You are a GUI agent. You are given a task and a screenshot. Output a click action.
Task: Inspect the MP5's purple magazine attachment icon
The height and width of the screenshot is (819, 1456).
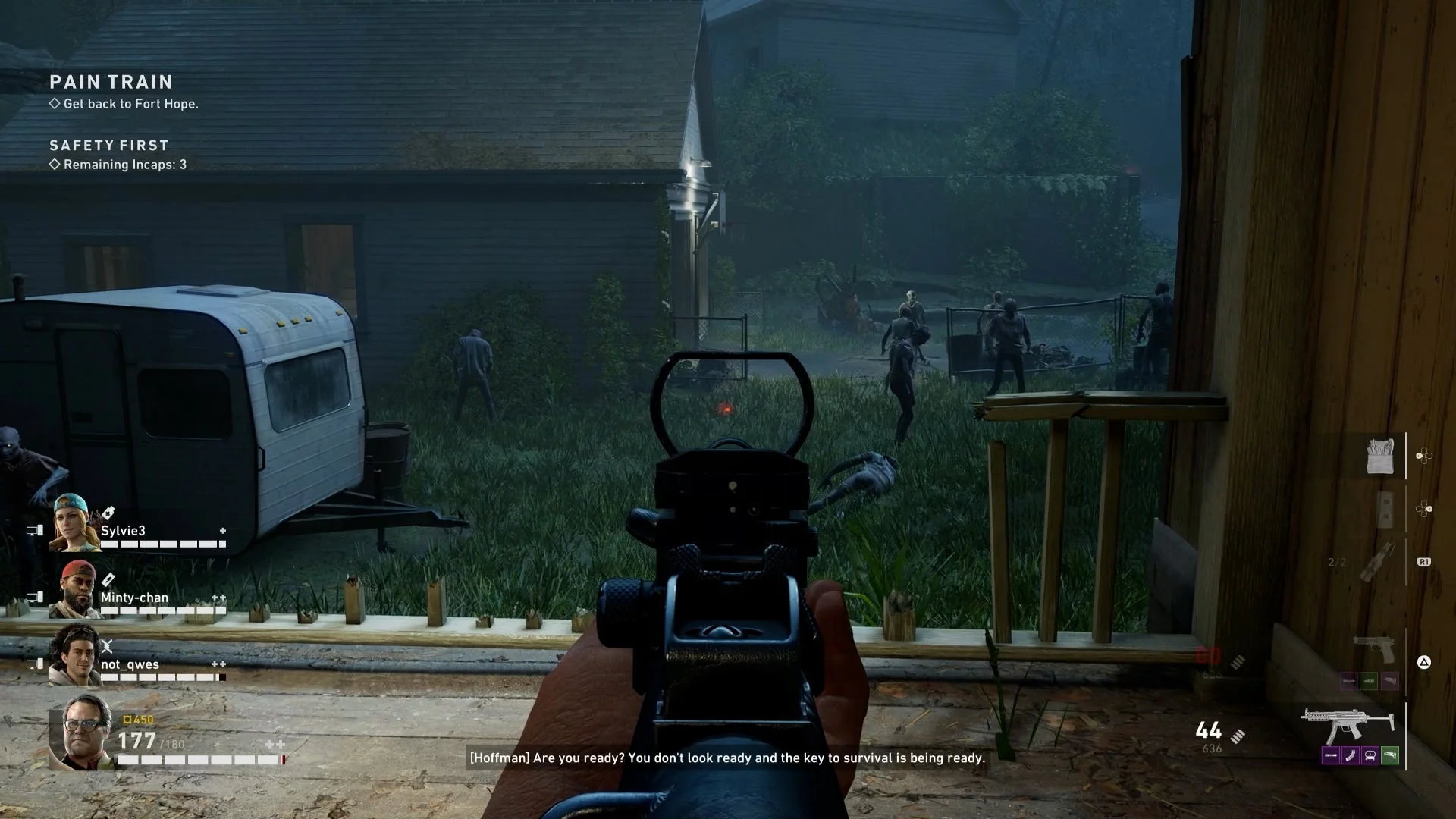pyautogui.click(x=1351, y=756)
